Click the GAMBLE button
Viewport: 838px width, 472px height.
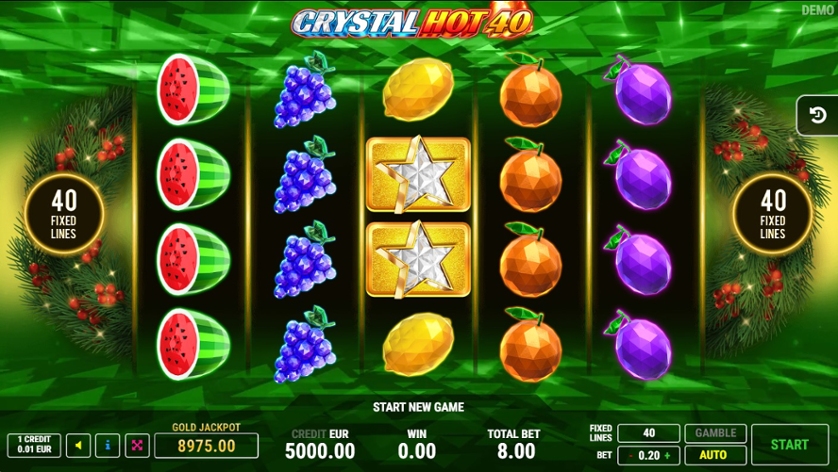[x=714, y=433]
